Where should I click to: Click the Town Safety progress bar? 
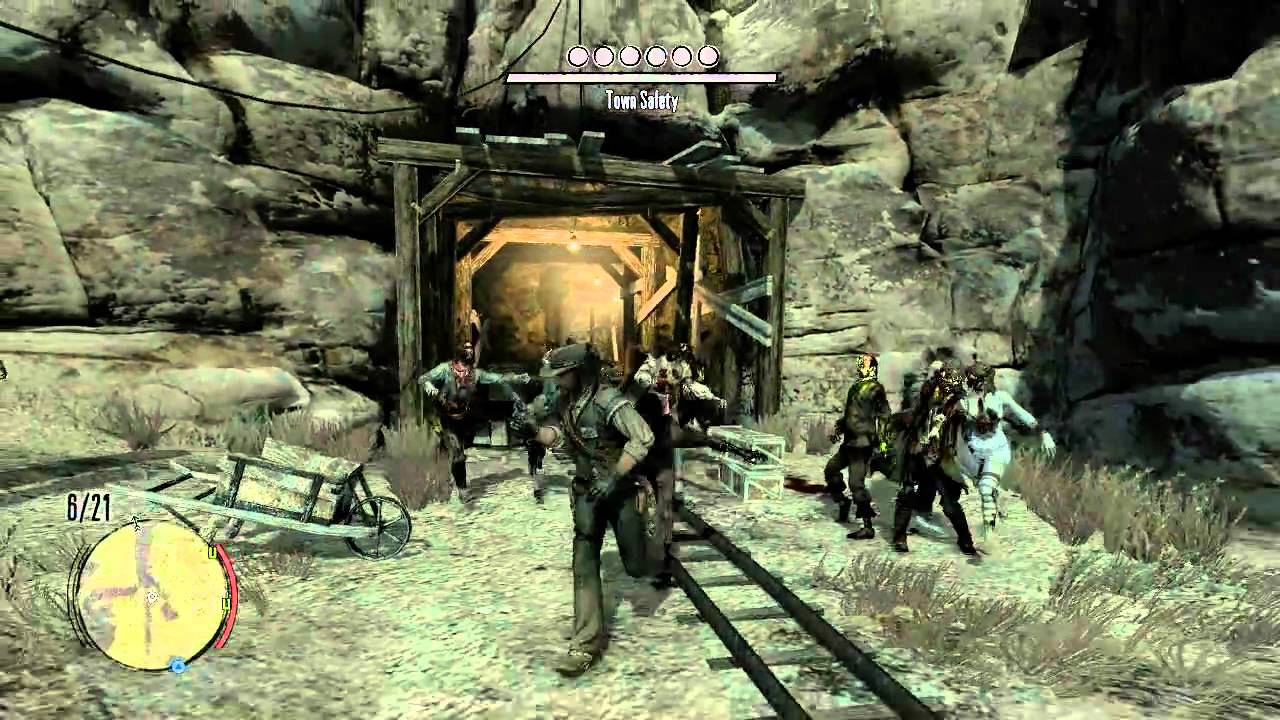[641, 75]
